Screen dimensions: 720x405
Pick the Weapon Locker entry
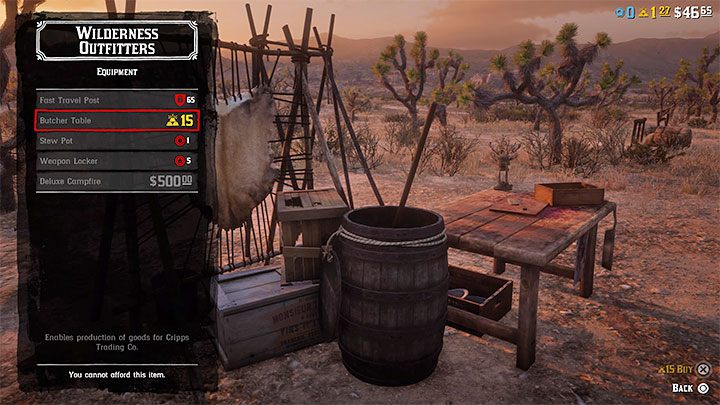pyautogui.click(x=114, y=161)
